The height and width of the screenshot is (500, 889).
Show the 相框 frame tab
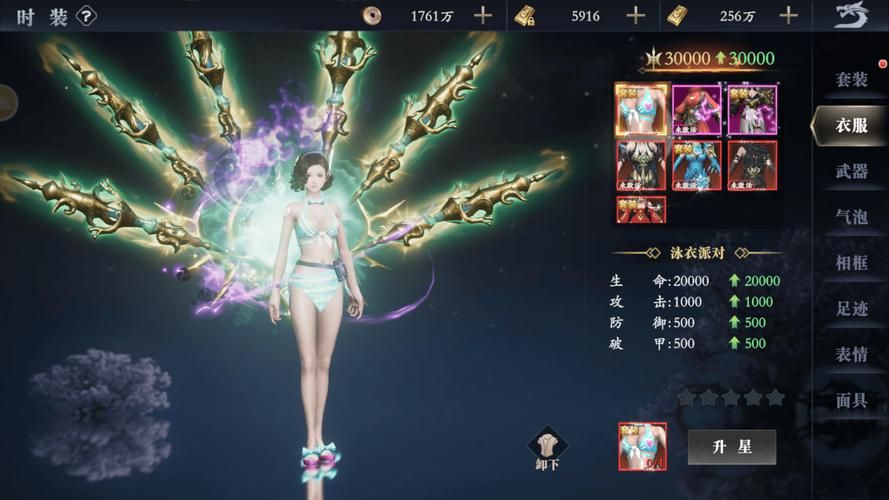click(851, 262)
